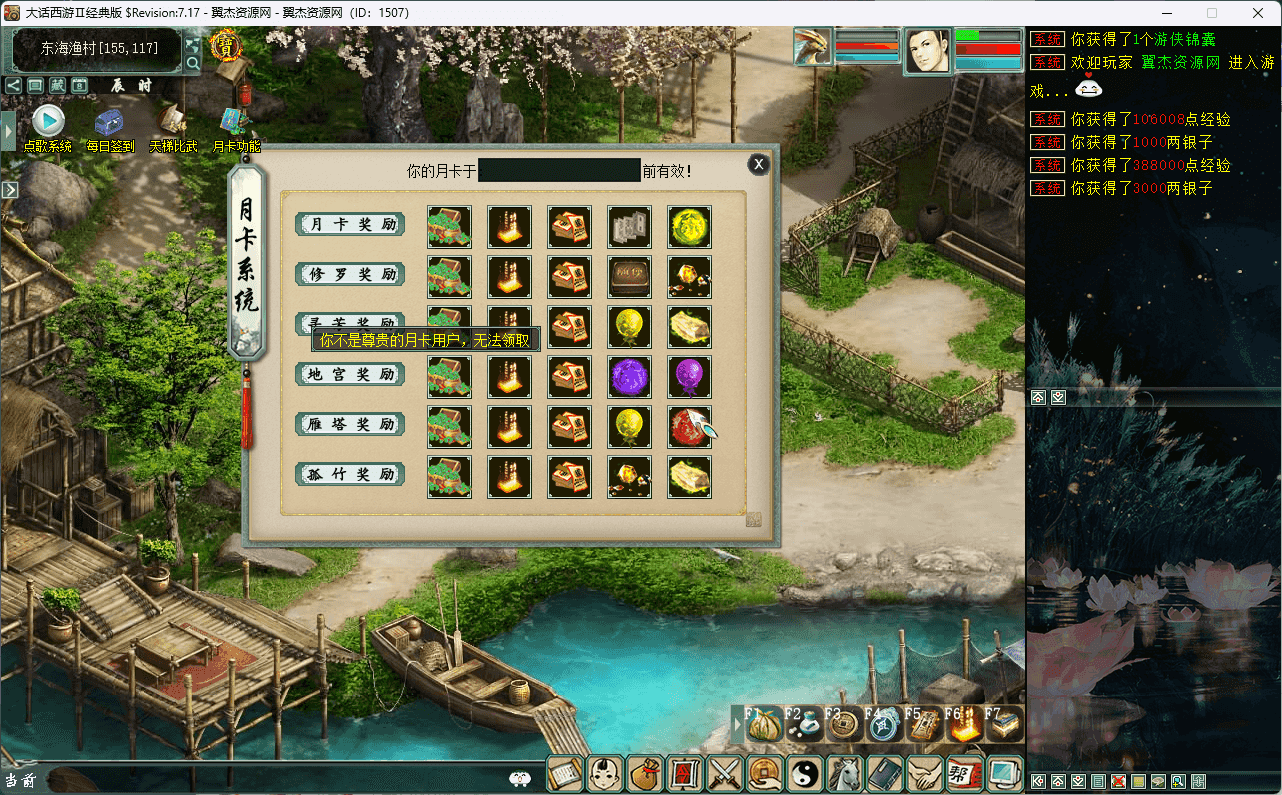Select the 地宫奖励 button
The image size is (1282, 795).
pos(350,374)
